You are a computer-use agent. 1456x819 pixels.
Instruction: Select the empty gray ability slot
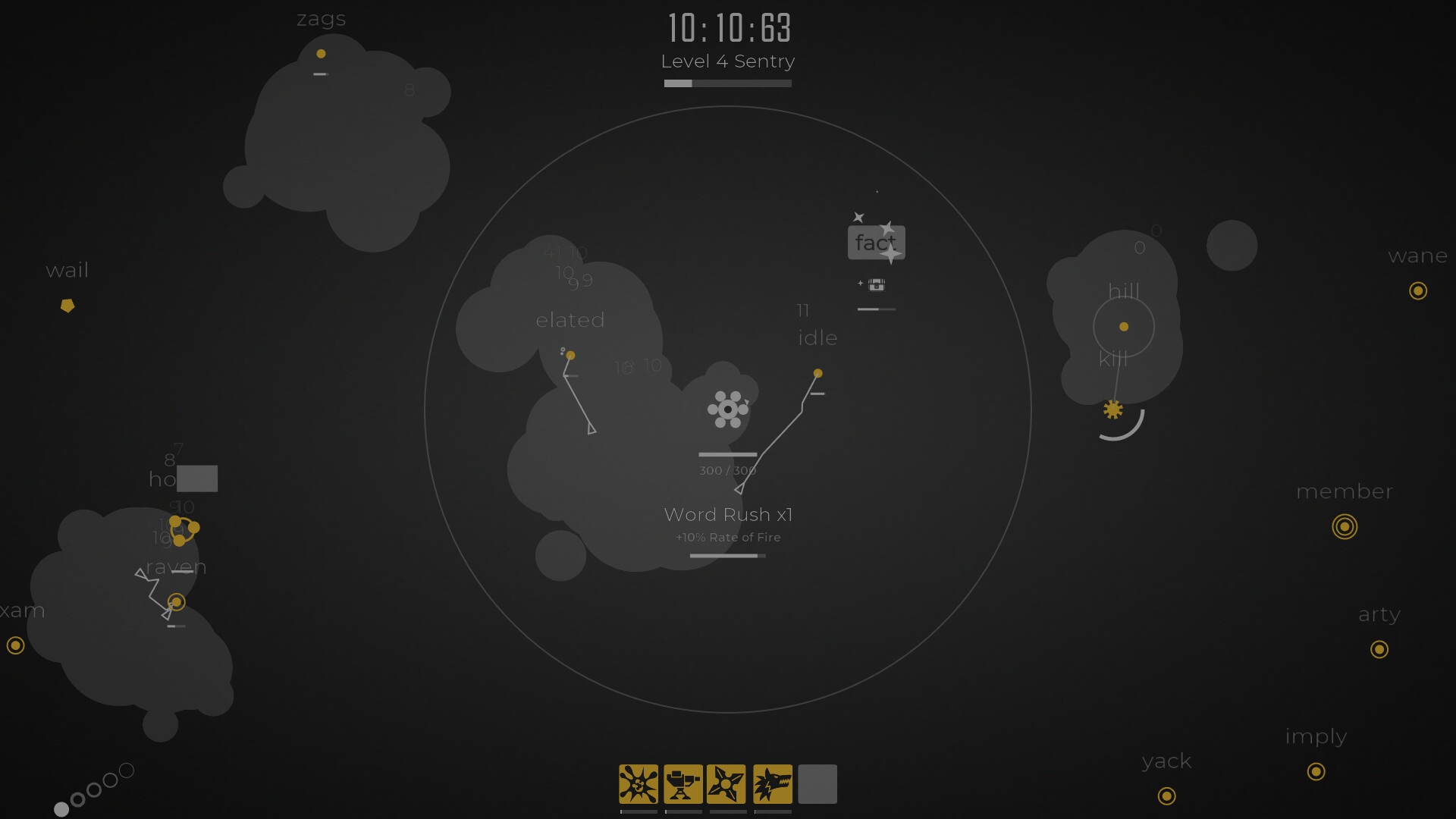pyautogui.click(x=817, y=783)
